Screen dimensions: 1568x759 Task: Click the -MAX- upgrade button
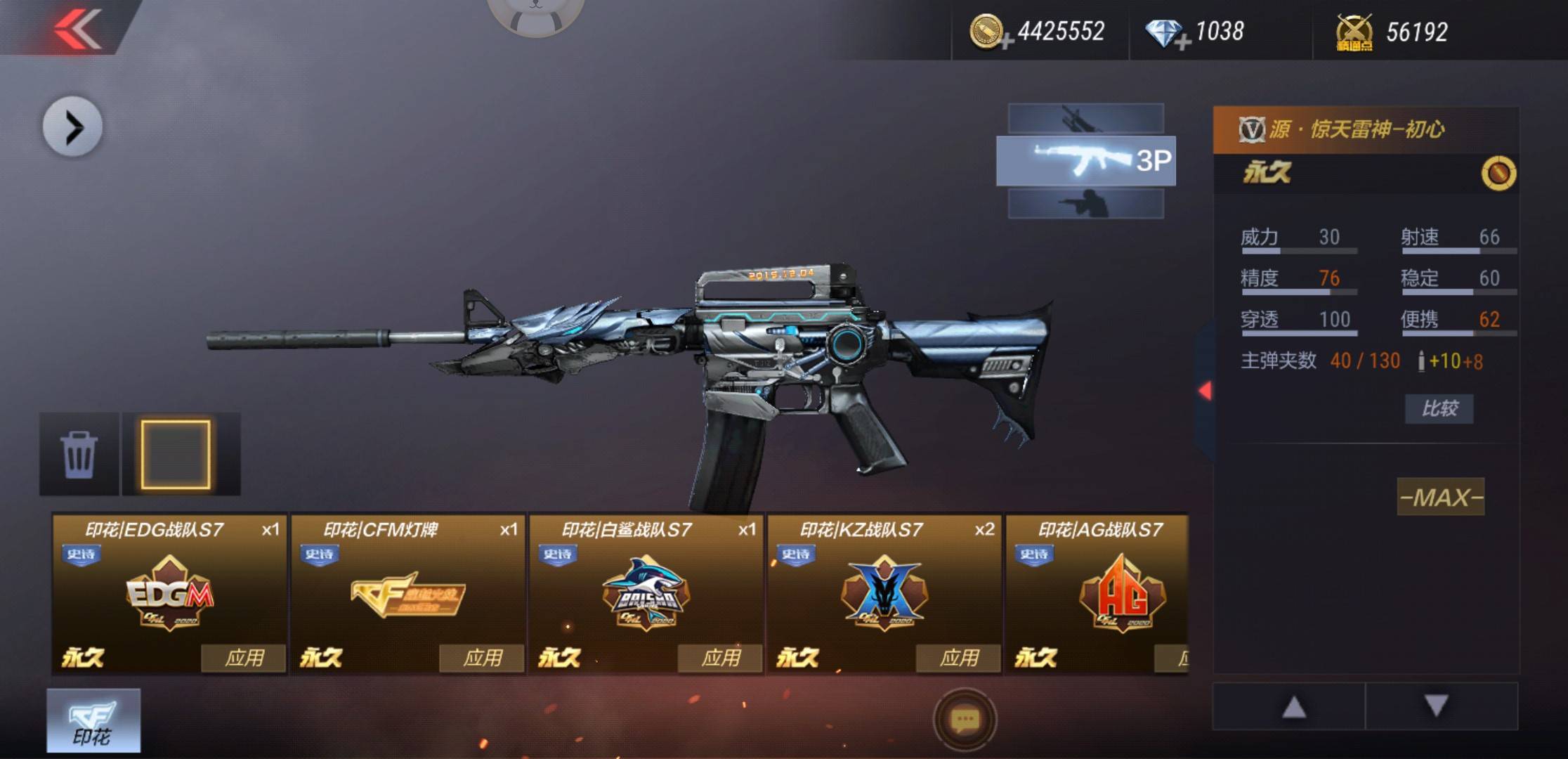click(x=1440, y=498)
